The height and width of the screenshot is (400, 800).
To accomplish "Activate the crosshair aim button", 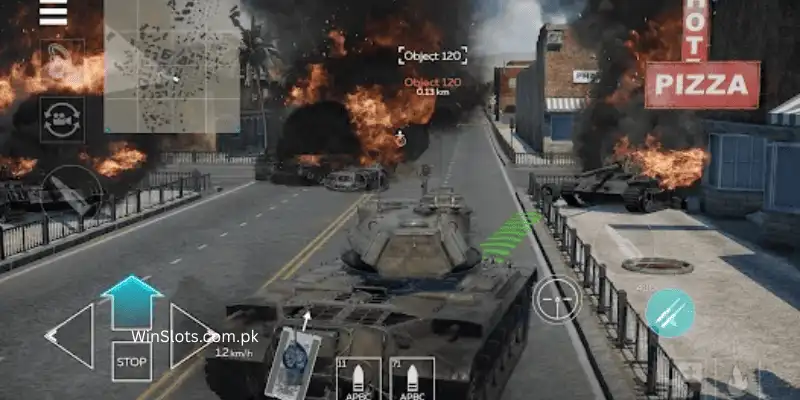I will point(556,299).
